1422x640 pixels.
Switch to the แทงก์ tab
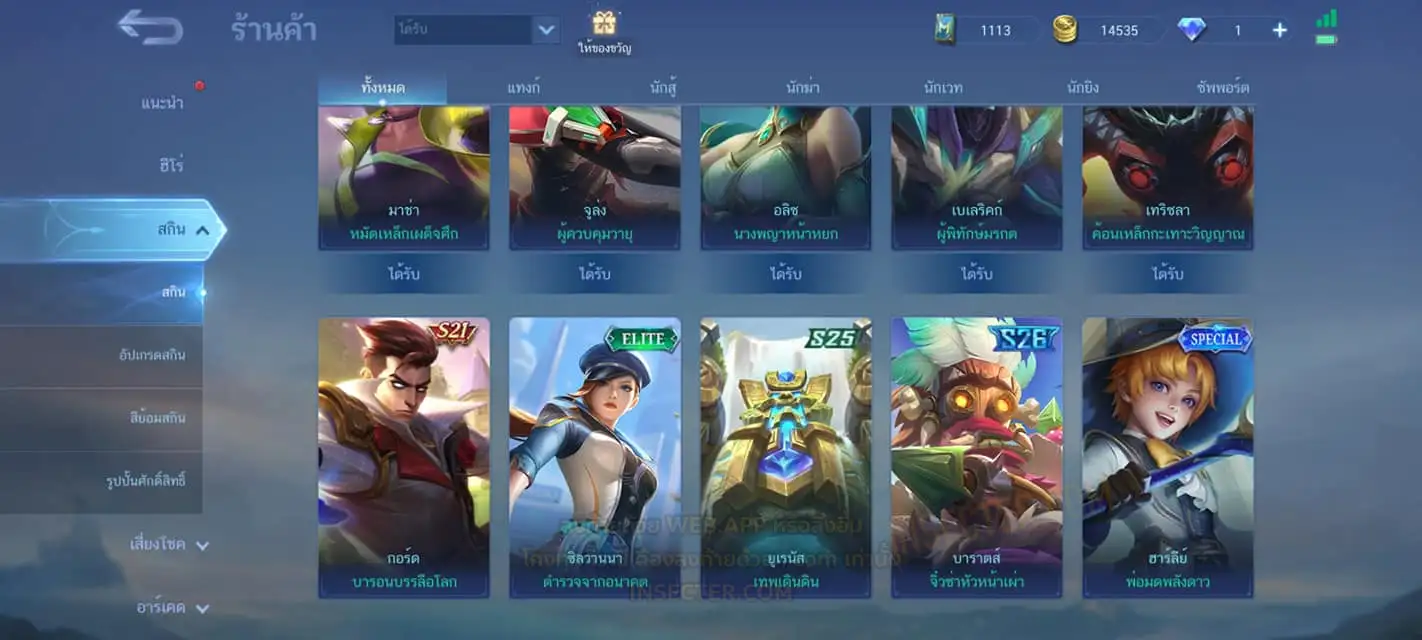[x=523, y=88]
